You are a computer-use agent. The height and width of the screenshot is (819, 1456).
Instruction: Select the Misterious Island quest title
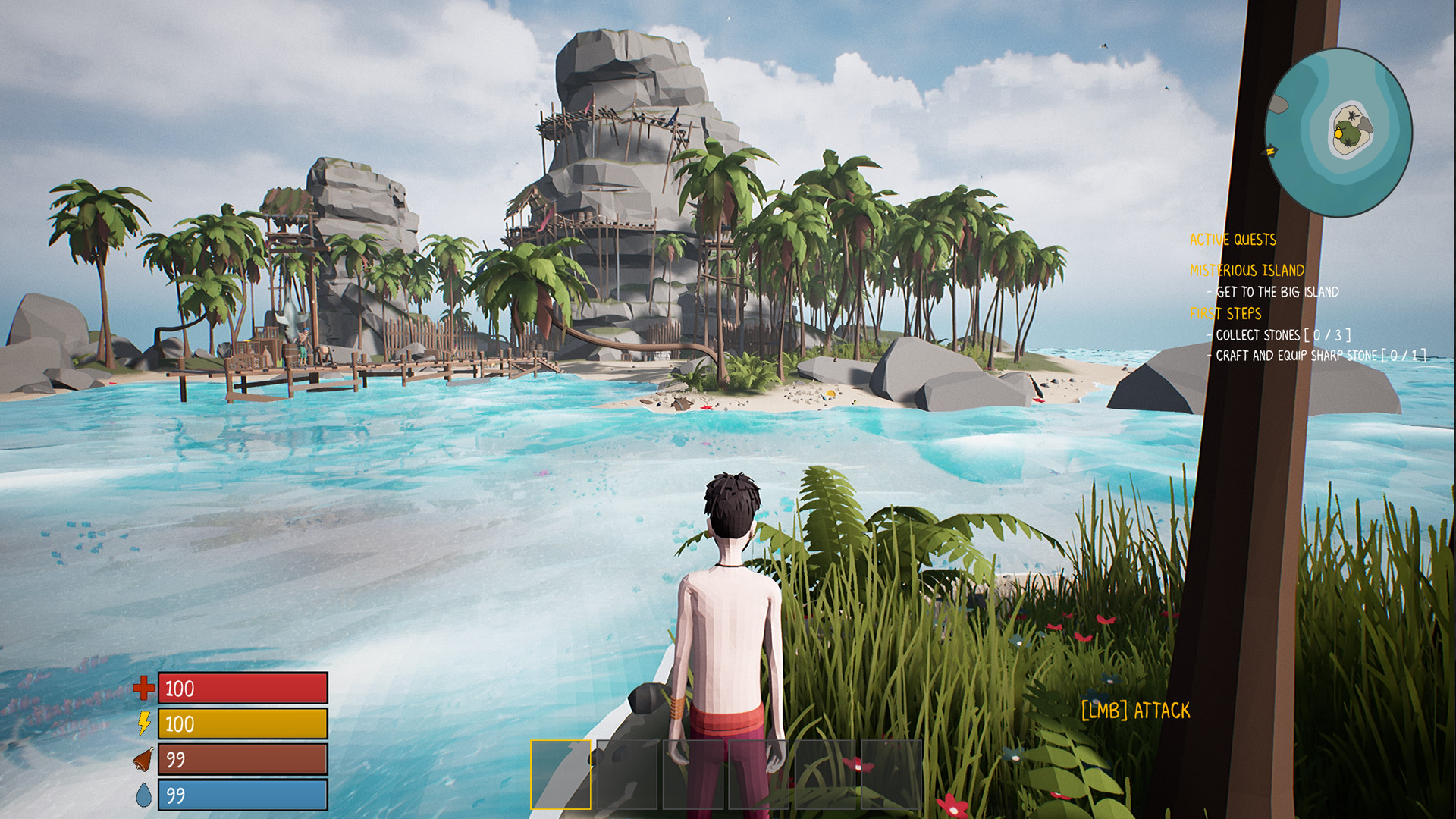[x=1247, y=270]
